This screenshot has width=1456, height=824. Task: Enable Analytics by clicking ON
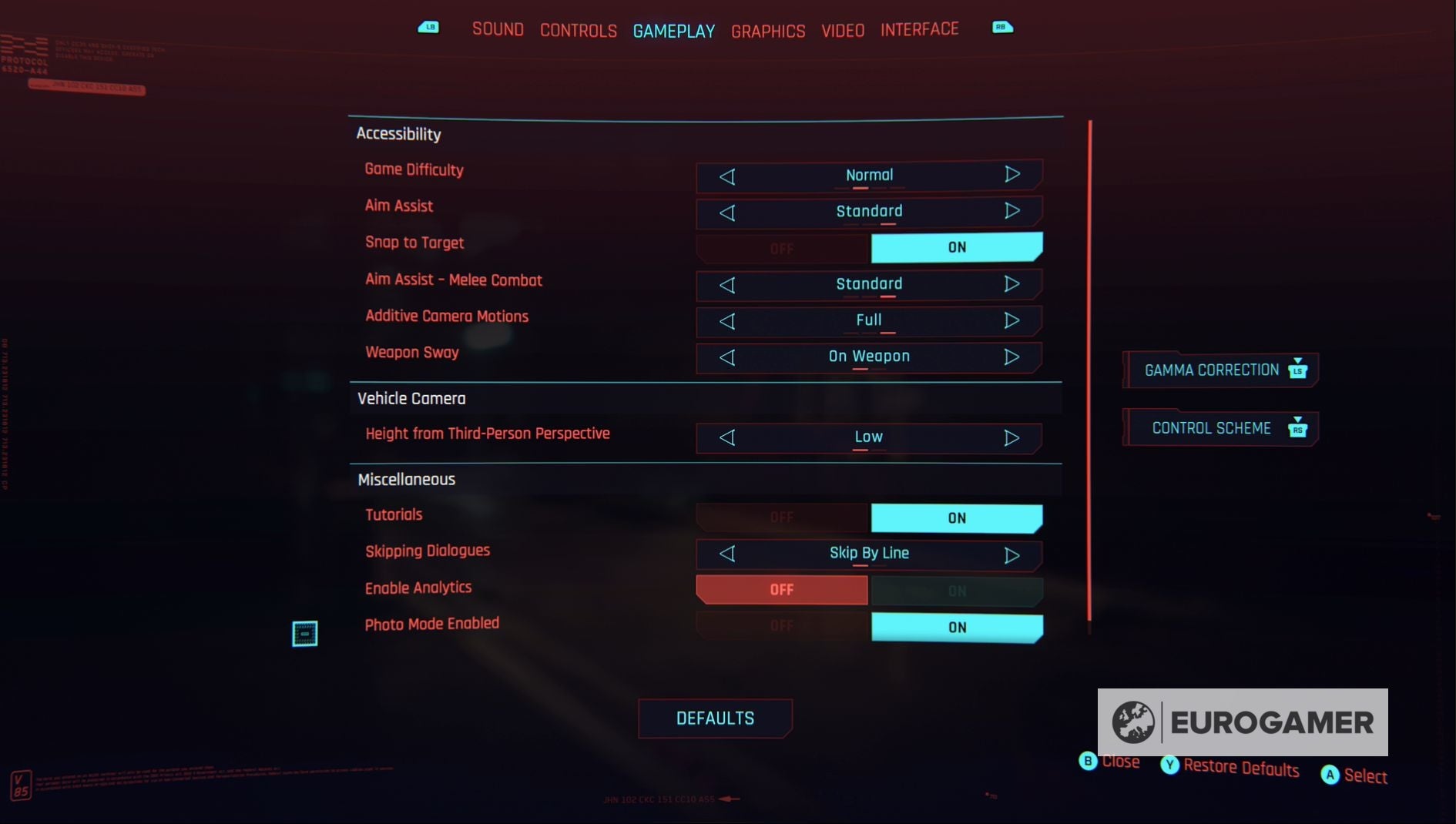pos(956,590)
